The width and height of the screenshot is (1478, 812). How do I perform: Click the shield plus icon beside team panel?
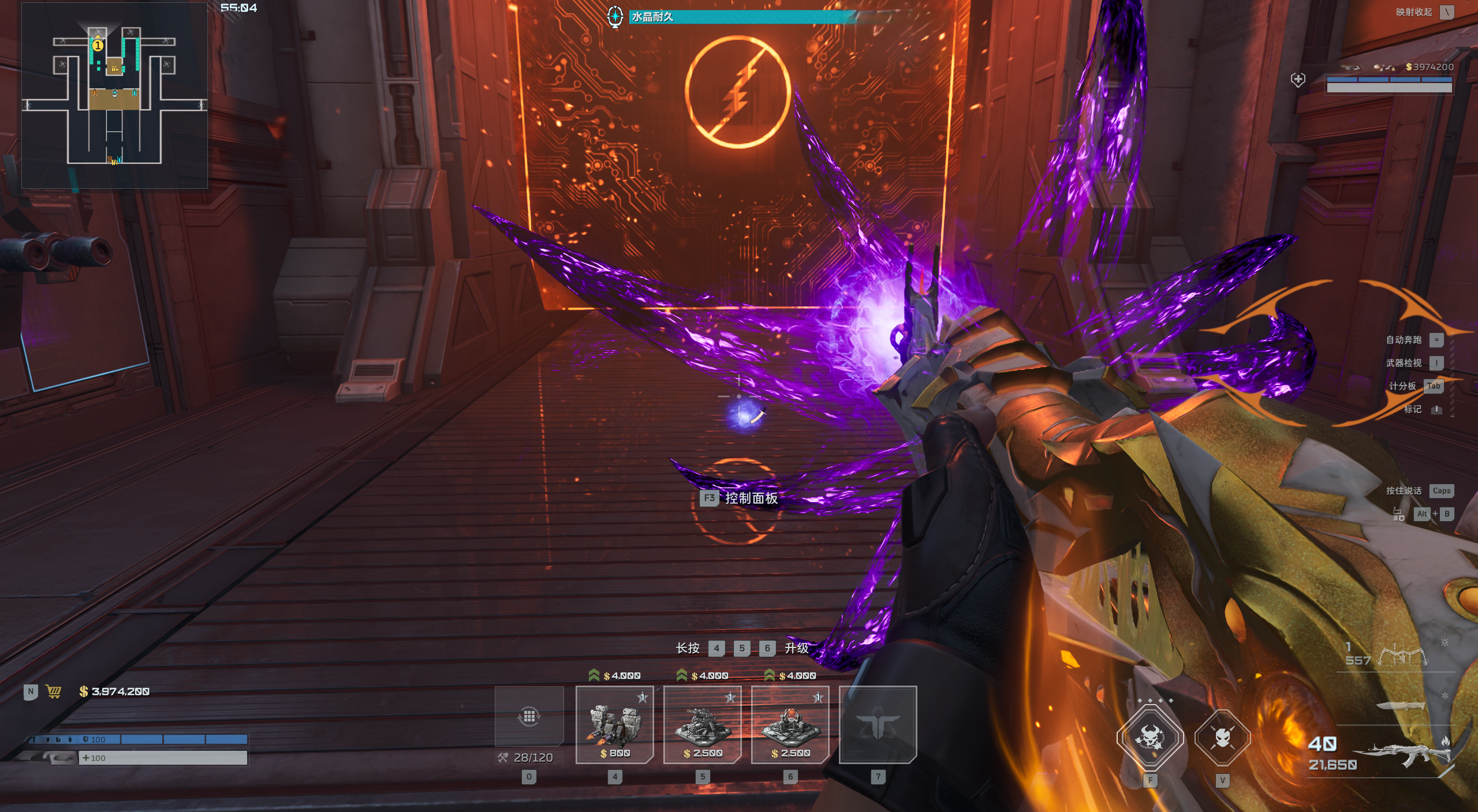(1298, 80)
